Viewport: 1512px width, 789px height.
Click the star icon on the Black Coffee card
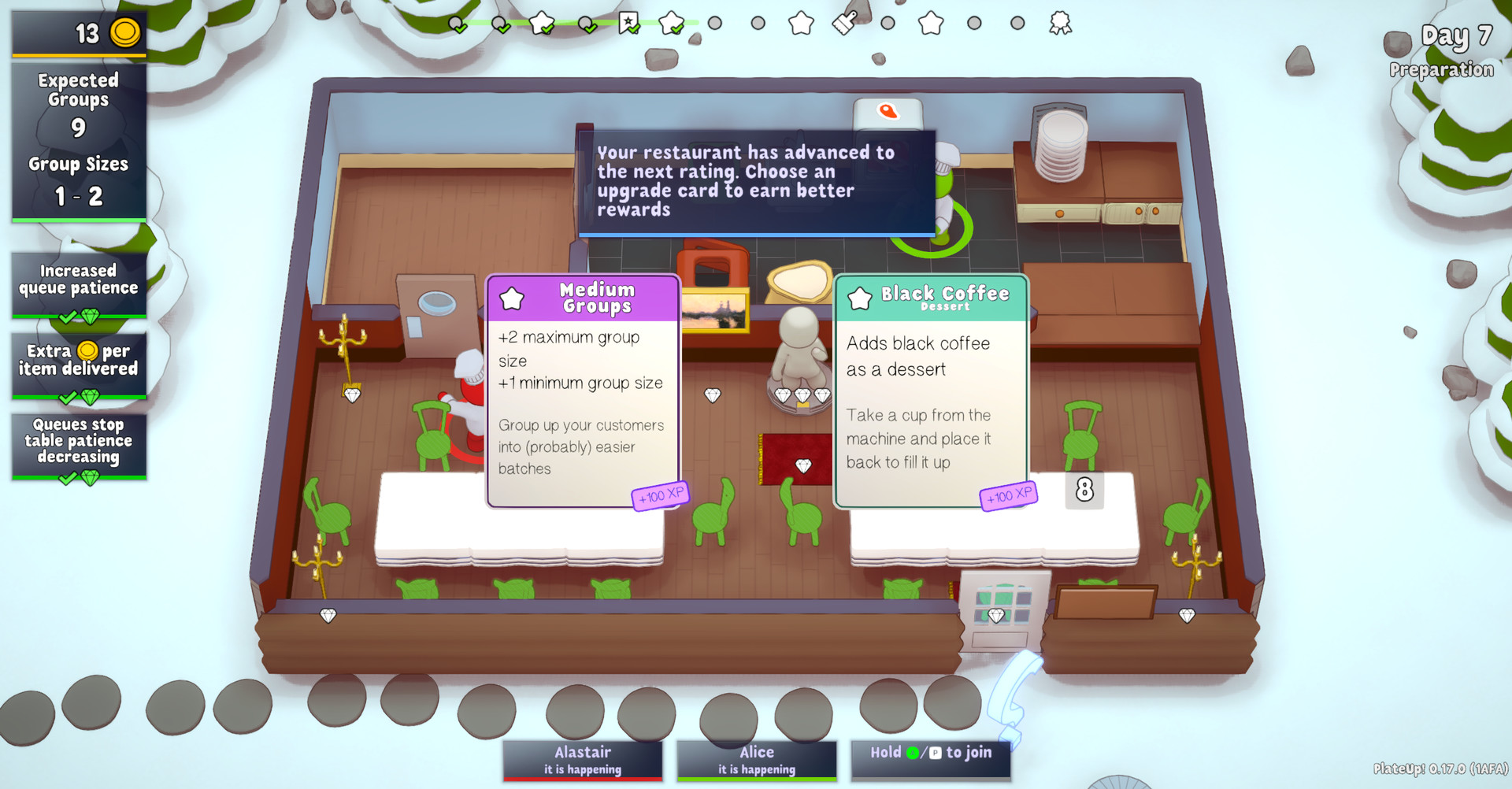click(x=861, y=298)
